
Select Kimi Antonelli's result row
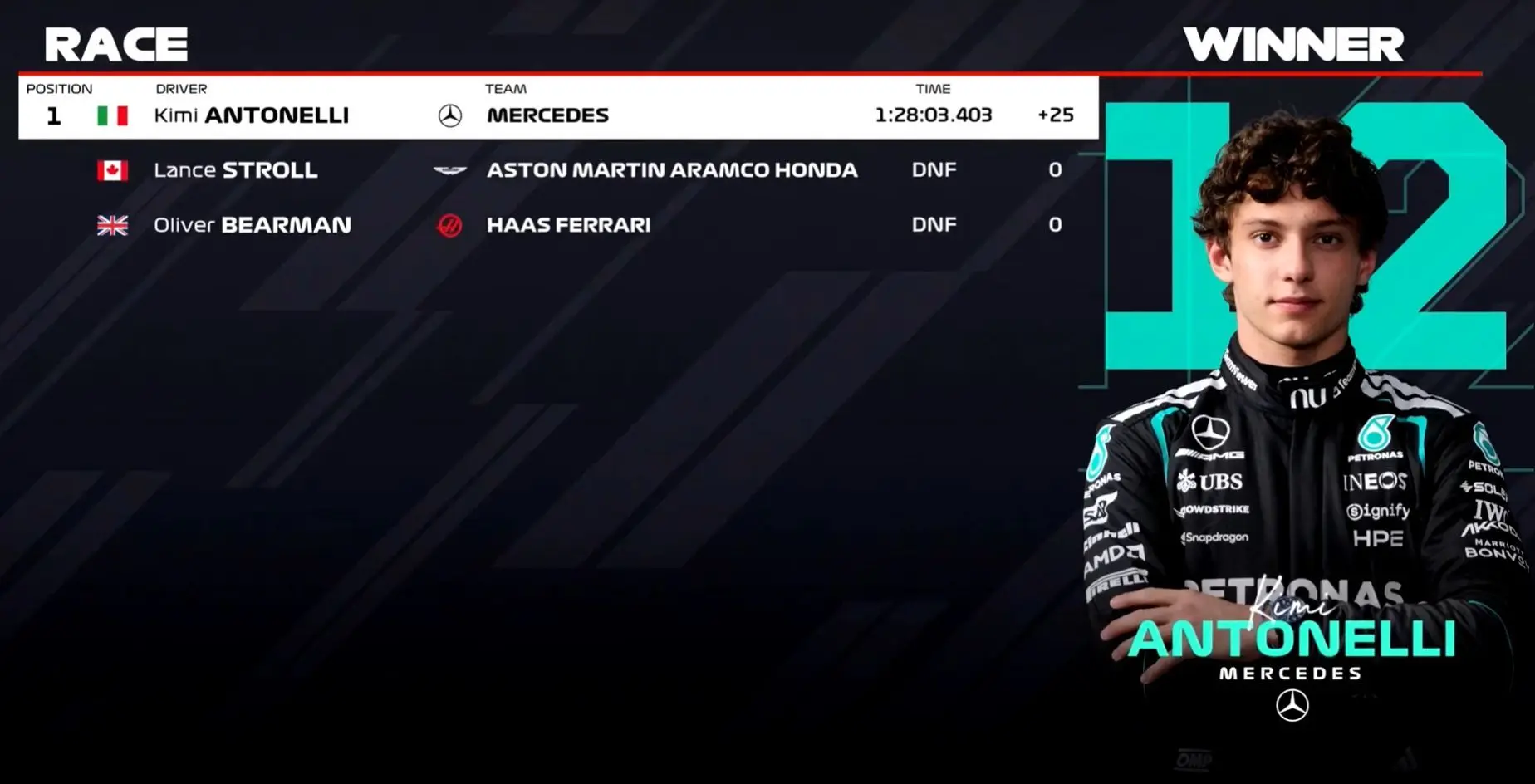pyautogui.click(x=557, y=115)
